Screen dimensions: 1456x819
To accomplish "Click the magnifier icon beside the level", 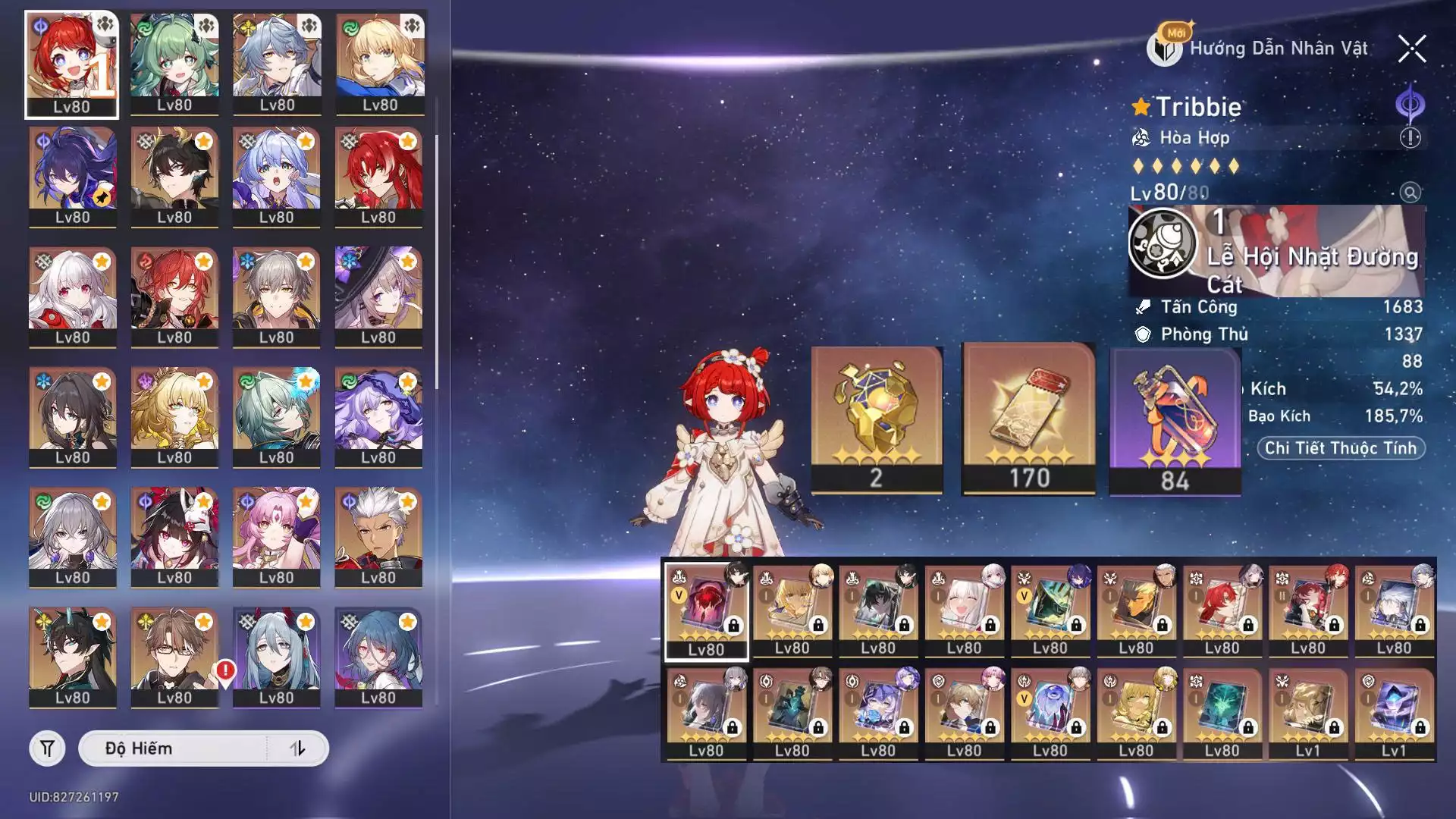I will (x=1410, y=192).
